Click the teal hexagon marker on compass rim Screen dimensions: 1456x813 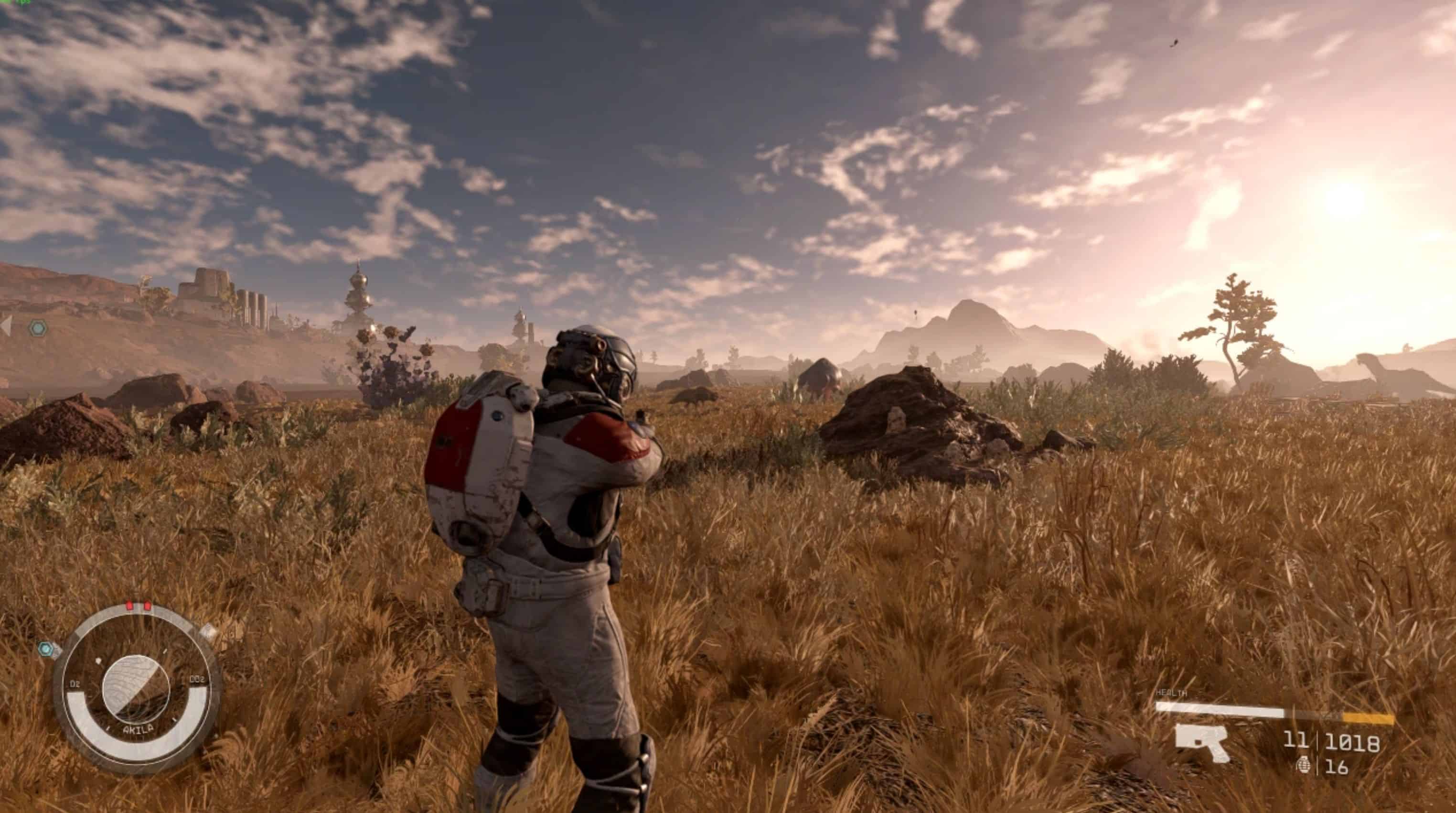(x=47, y=649)
